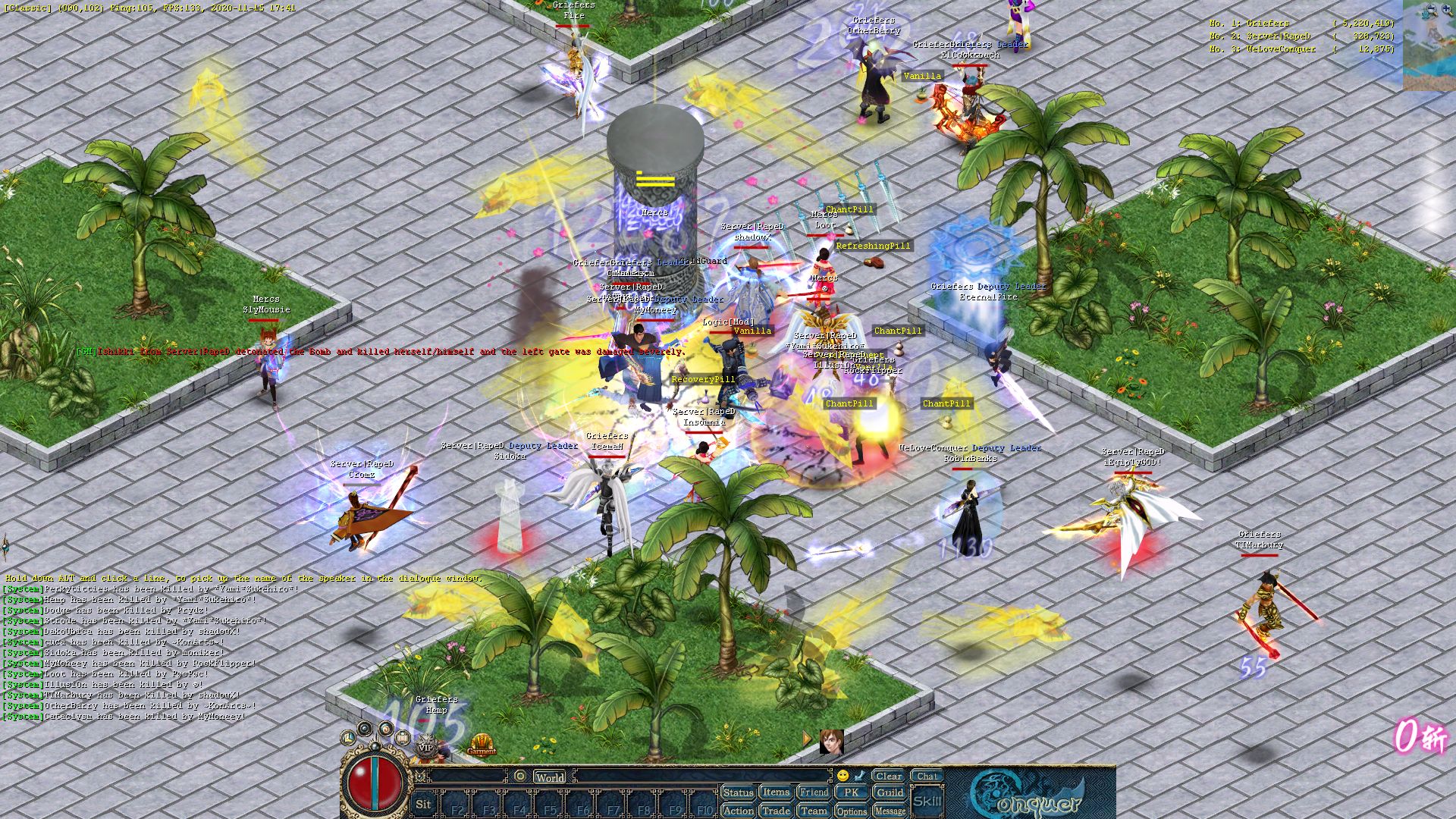Select the World chat channel
Image resolution: width=1456 pixels, height=819 pixels.
[x=550, y=777]
